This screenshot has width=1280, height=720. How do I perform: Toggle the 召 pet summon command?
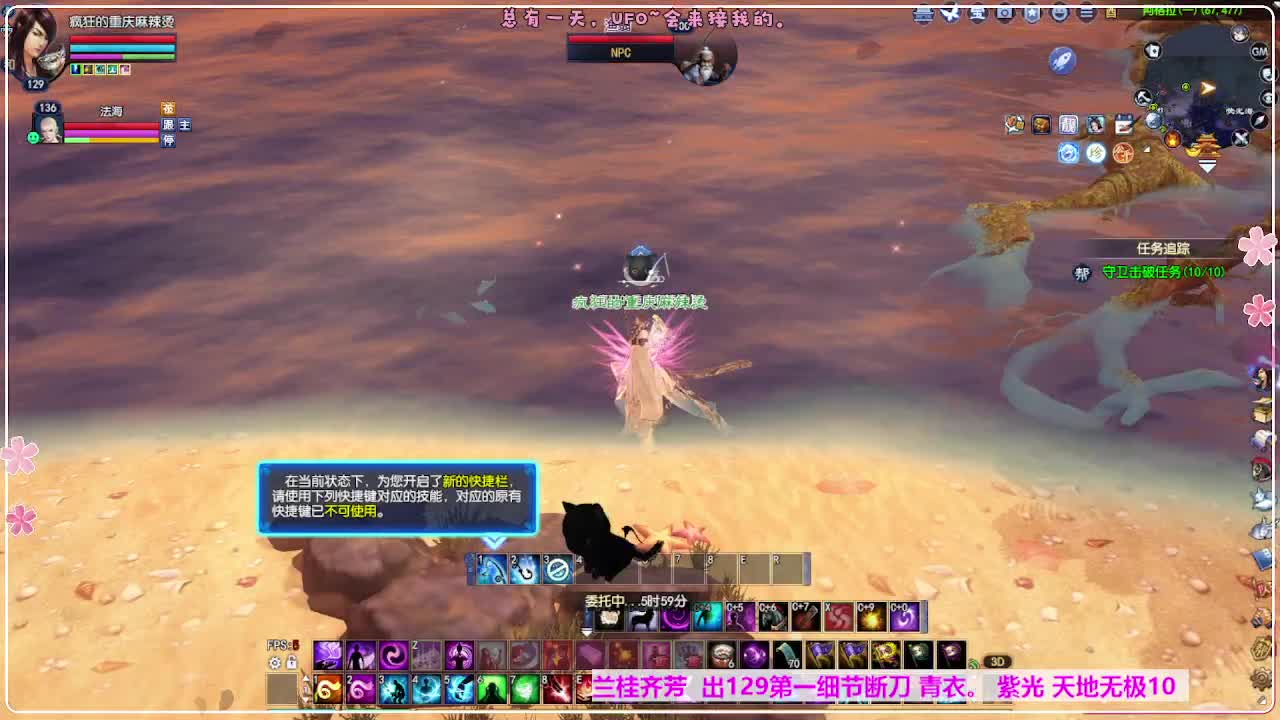tap(169, 109)
